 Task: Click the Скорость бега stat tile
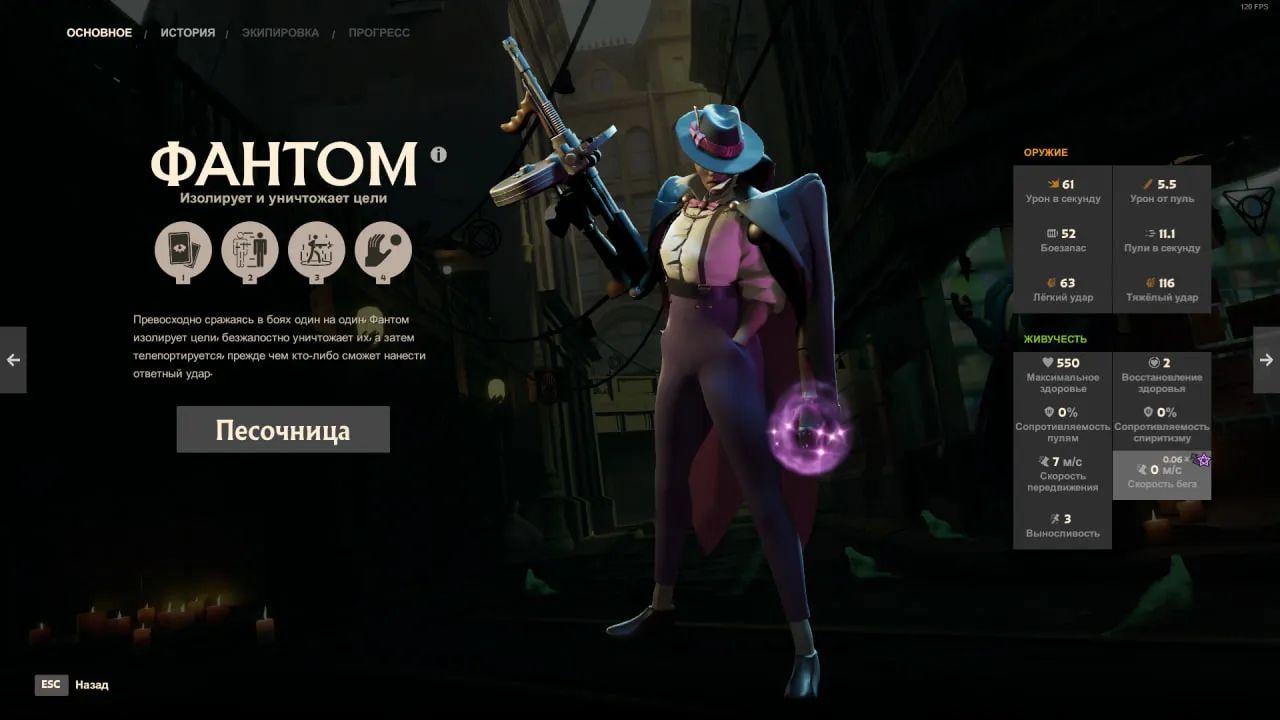pyautogui.click(x=1162, y=475)
